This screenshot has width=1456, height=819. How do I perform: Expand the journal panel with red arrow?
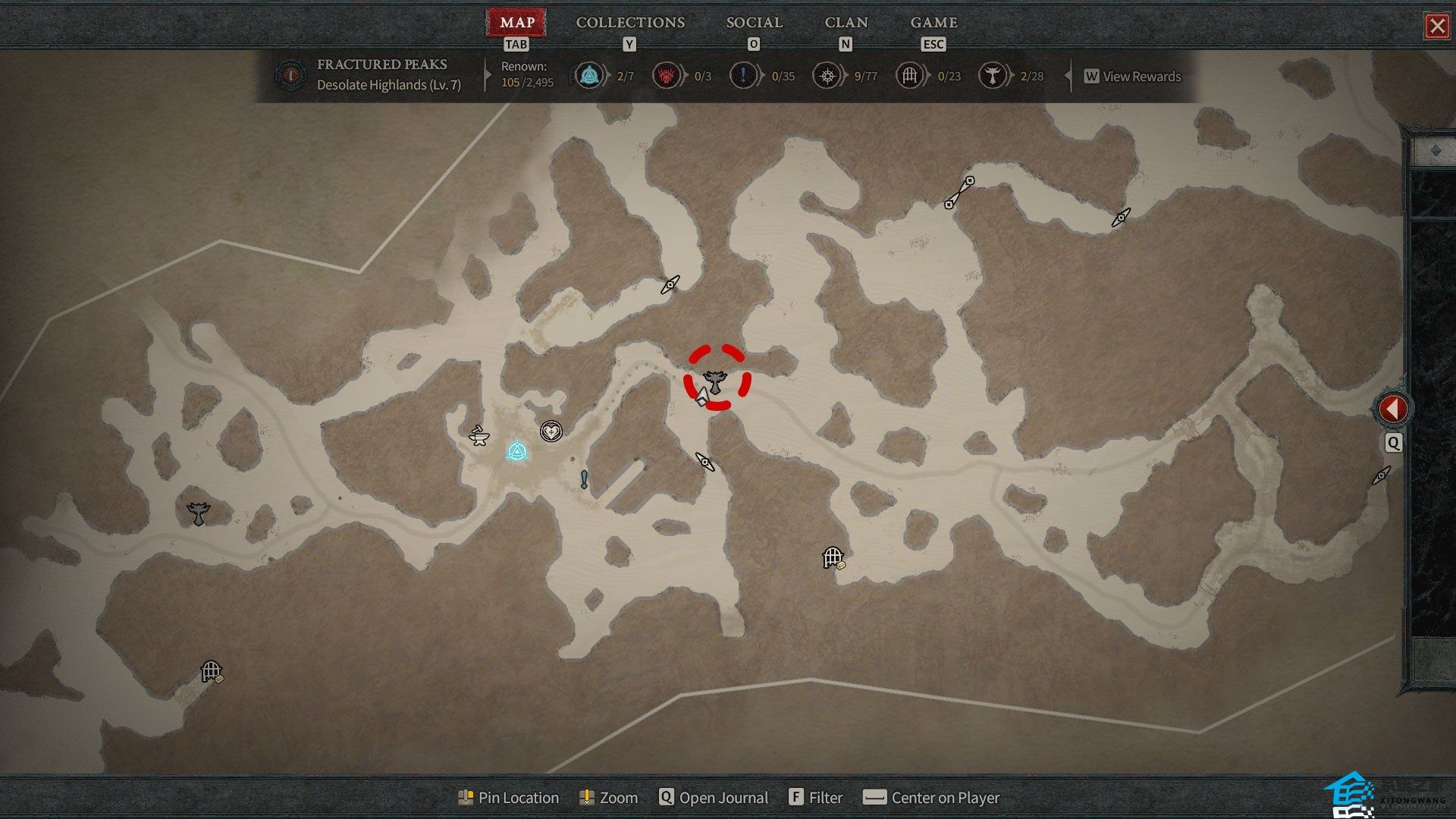coord(1392,409)
